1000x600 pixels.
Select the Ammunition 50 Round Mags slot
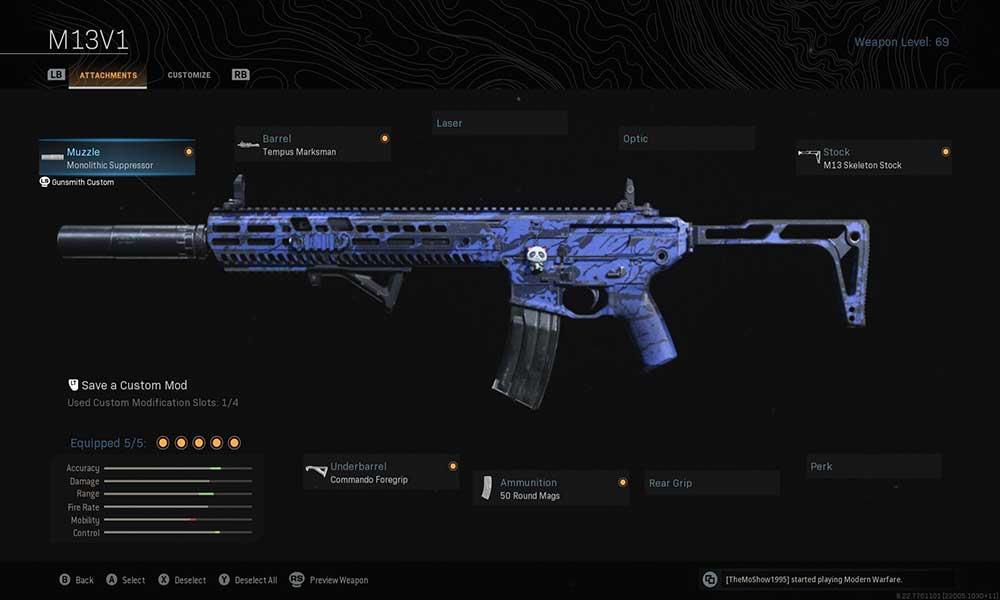click(x=551, y=489)
